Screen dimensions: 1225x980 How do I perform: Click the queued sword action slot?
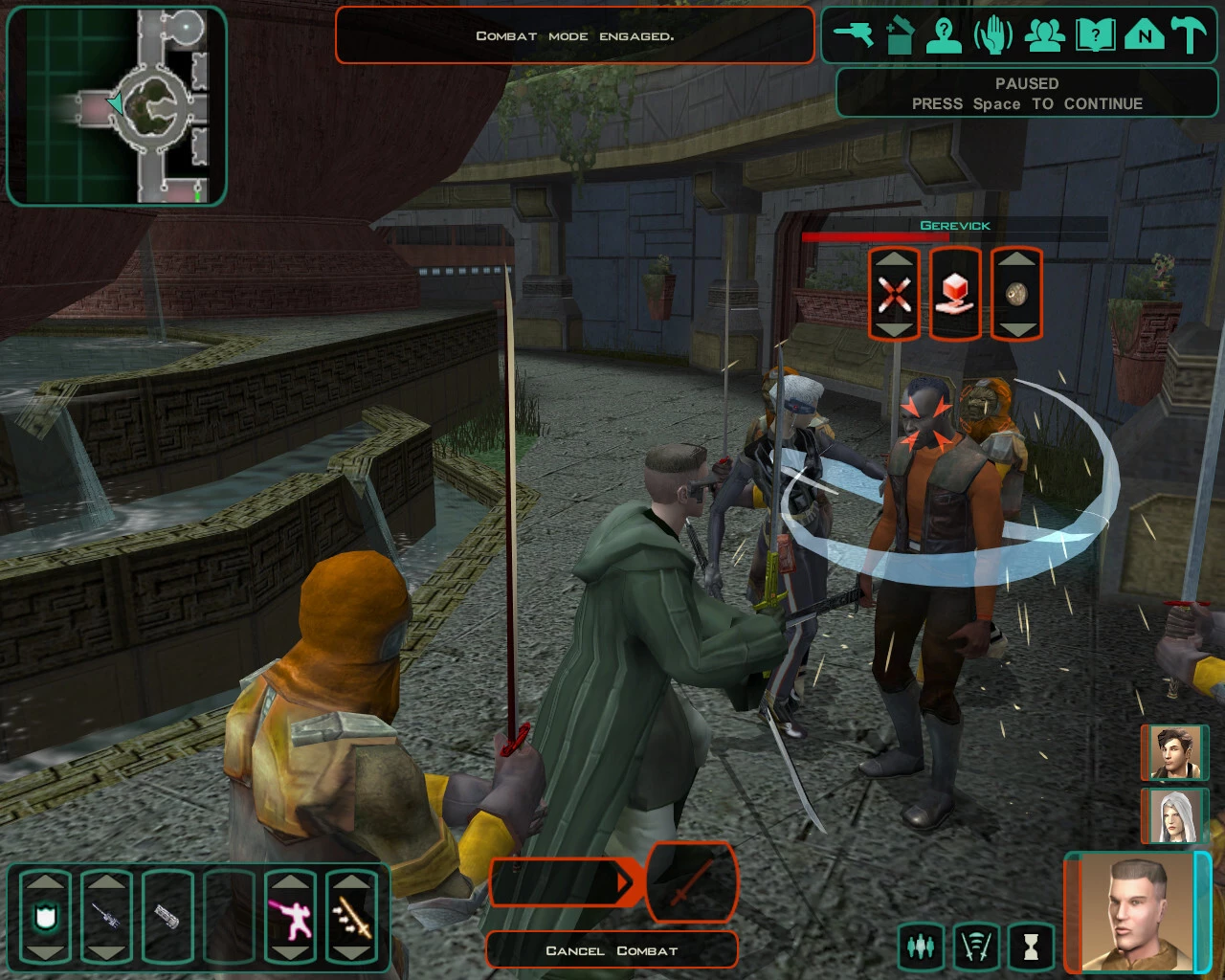[692, 880]
